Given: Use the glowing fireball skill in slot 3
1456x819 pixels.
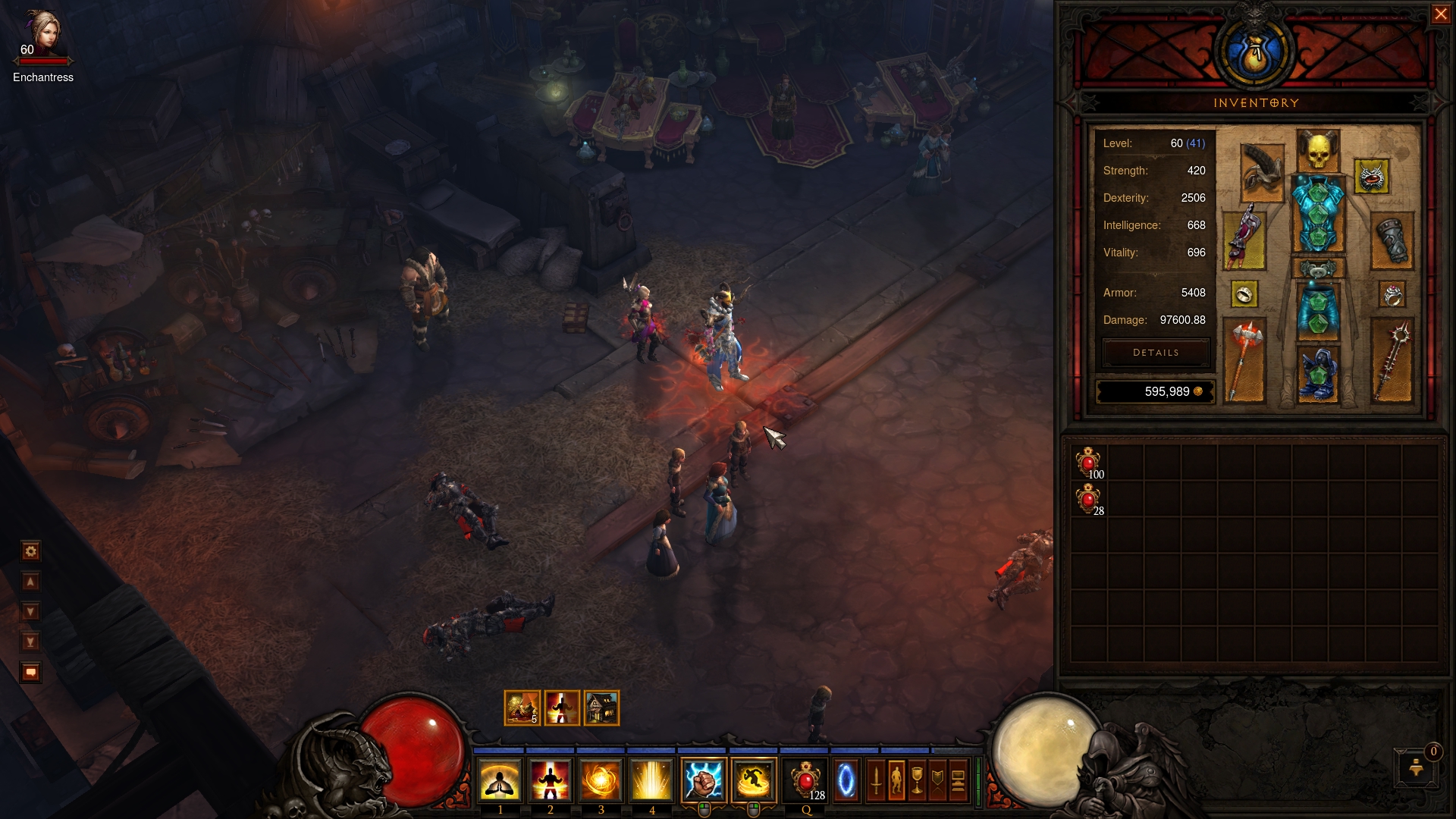Looking at the screenshot, I should [x=601, y=780].
